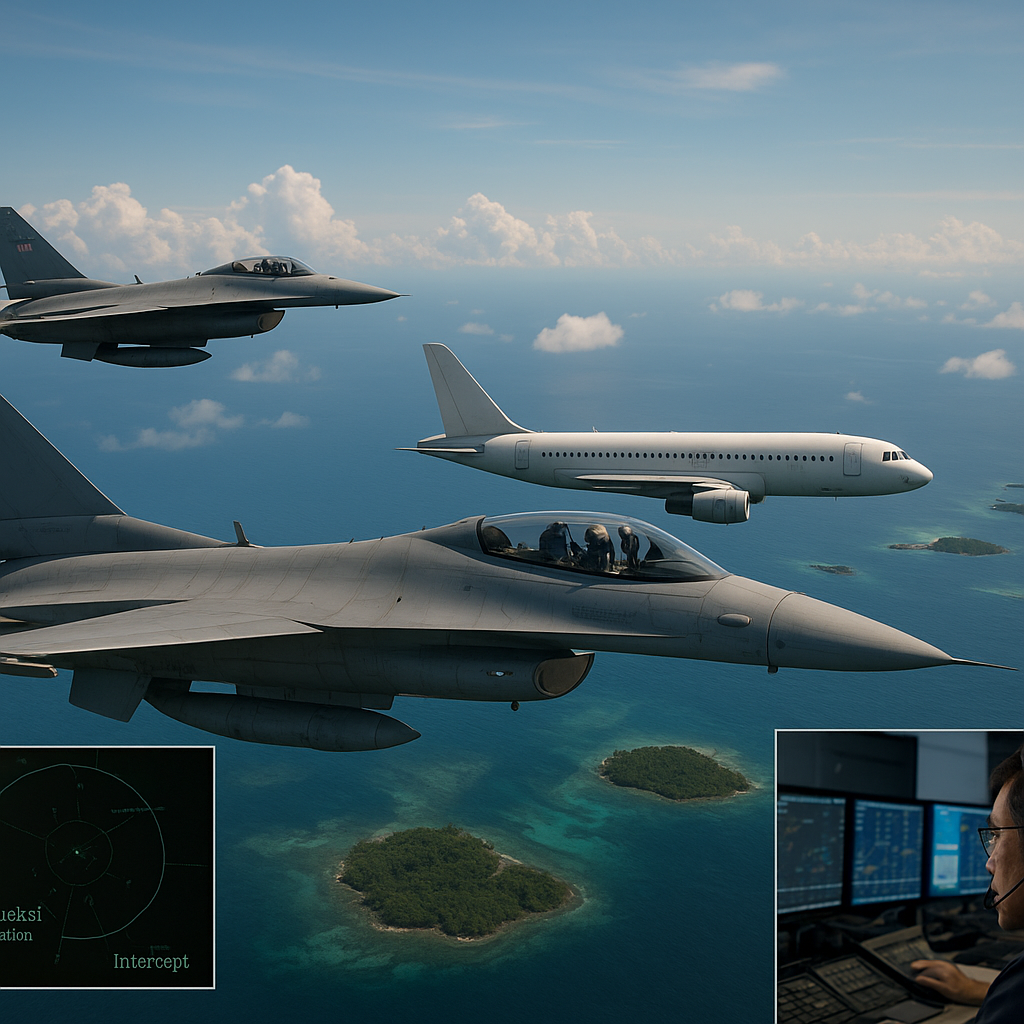Open the green radar scope panel
Viewport: 1024px width, 1024px height.
(x=105, y=866)
